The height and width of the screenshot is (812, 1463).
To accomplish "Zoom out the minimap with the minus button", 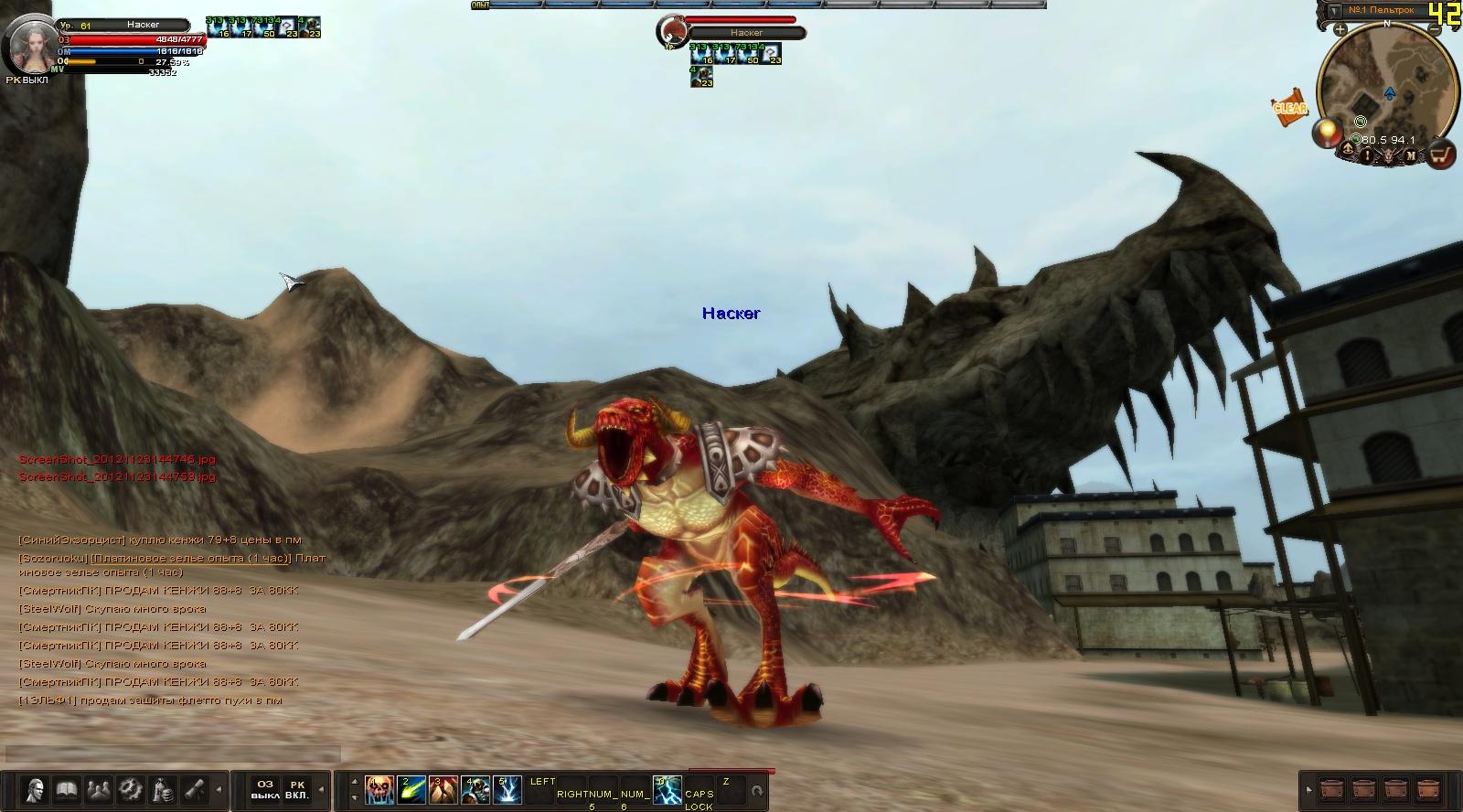I will tap(1436, 29).
